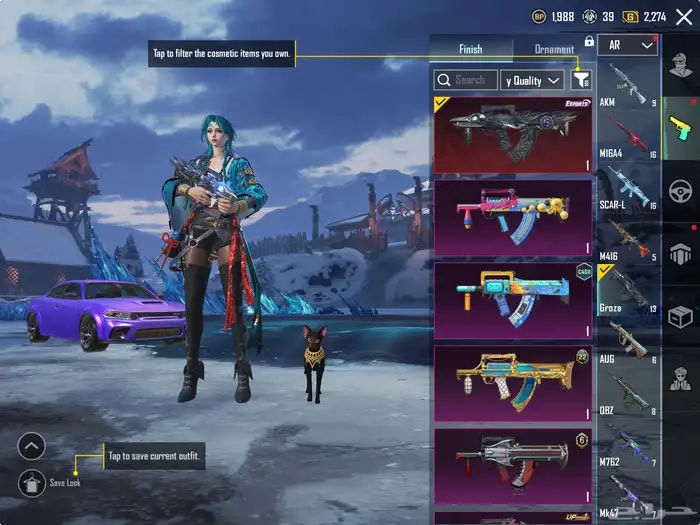This screenshot has width=700, height=525.
Task: Switch to the Finish tab
Action: point(470,49)
